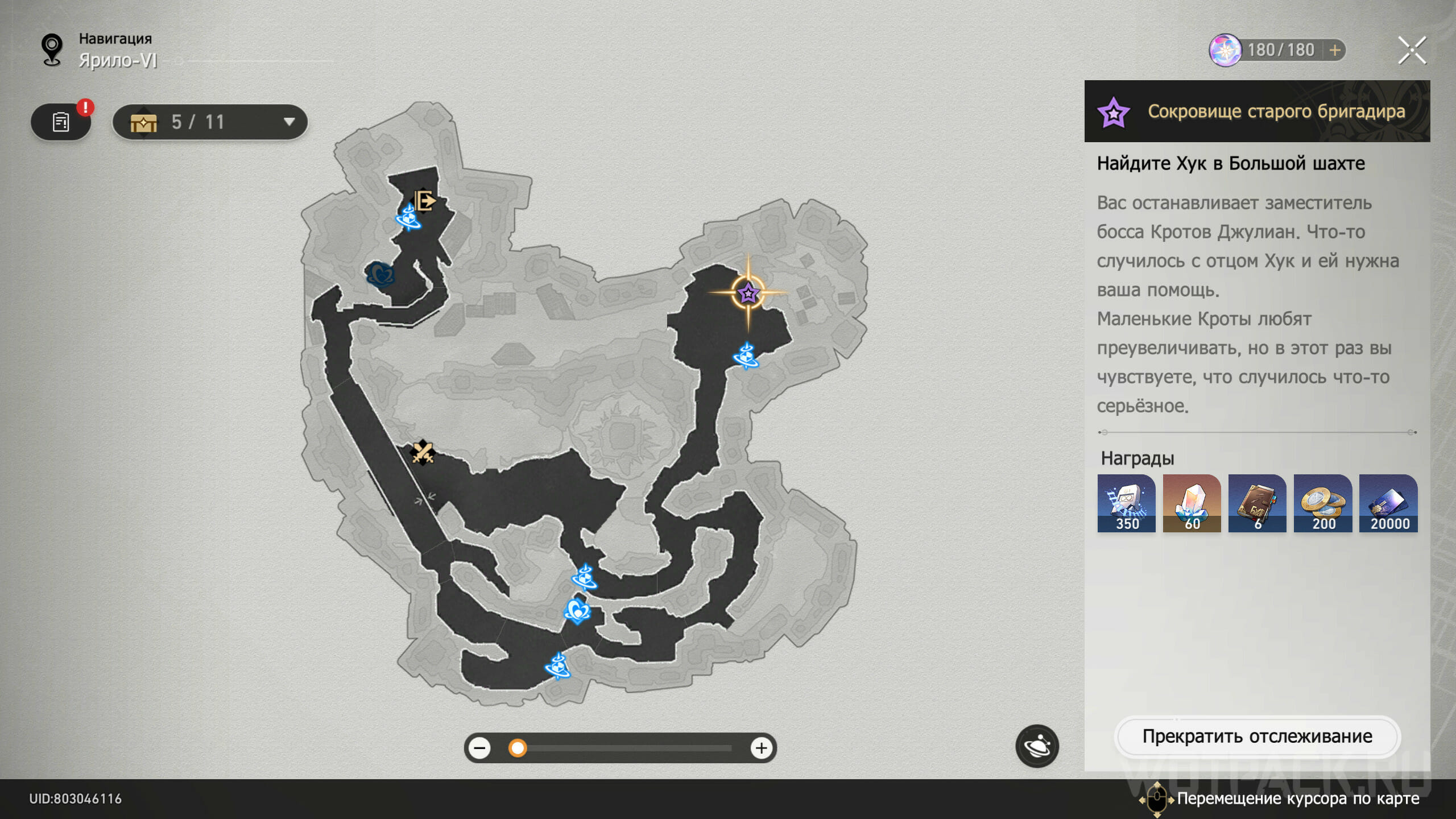1456x819 pixels.
Task: Open the star rail planet map button
Action: tap(1037, 746)
